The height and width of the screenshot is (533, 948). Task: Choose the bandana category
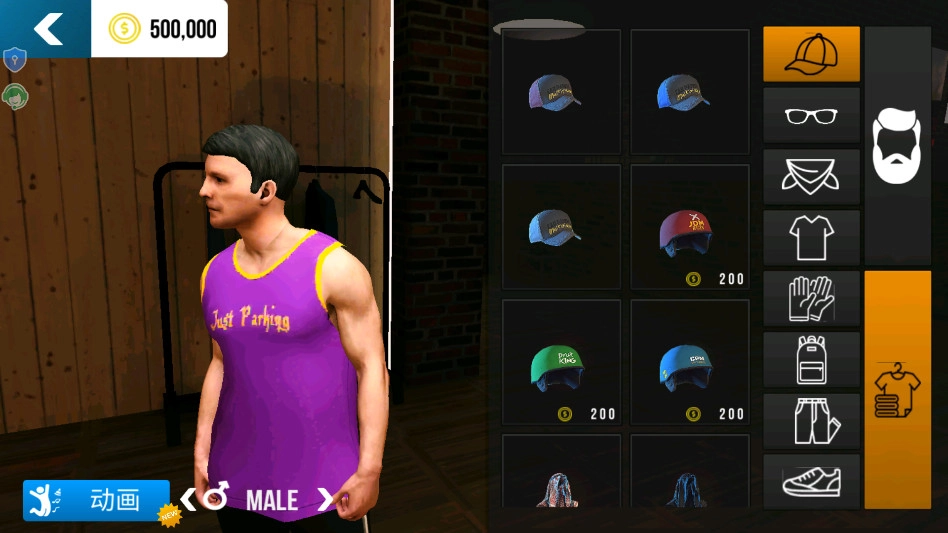pos(811,176)
